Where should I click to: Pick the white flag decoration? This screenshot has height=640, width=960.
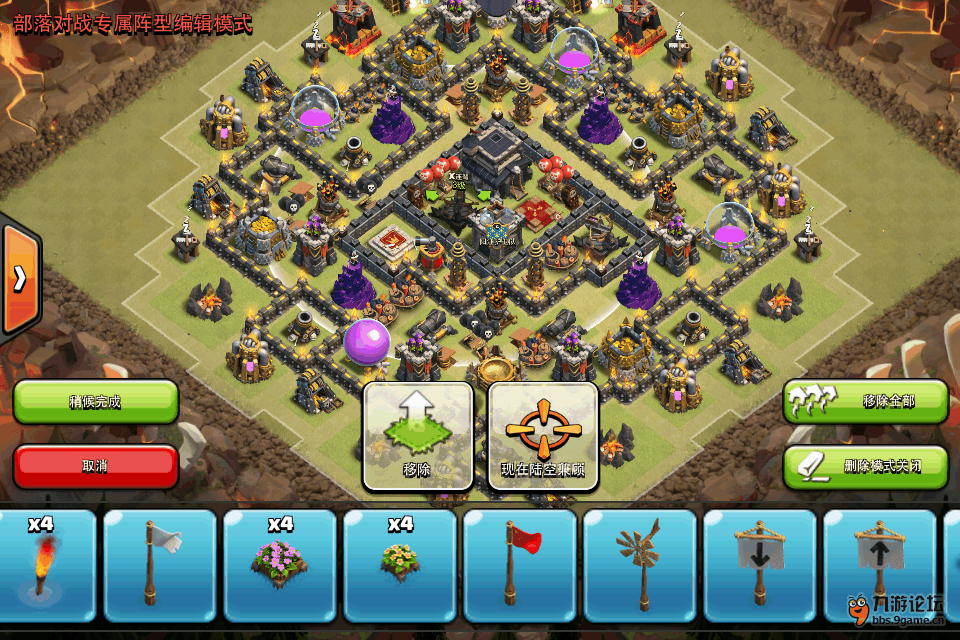pos(160,567)
